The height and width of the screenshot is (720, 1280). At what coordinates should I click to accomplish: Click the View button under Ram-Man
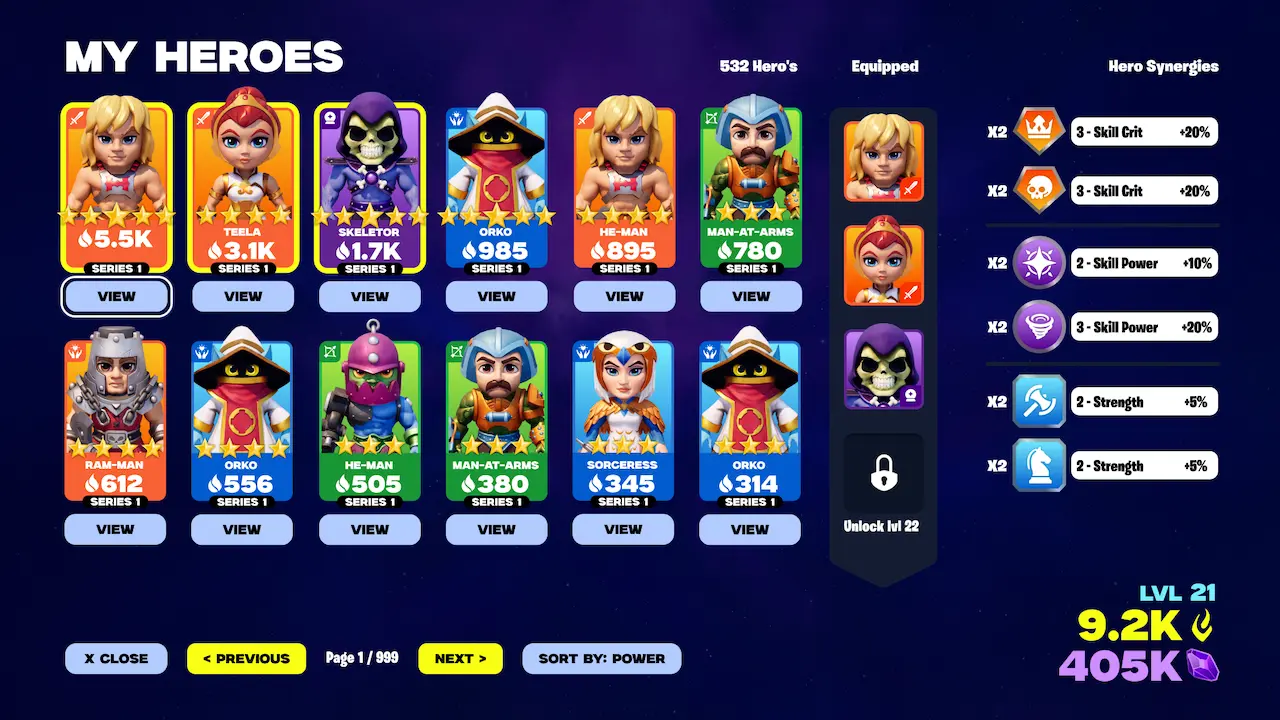click(x=115, y=530)
